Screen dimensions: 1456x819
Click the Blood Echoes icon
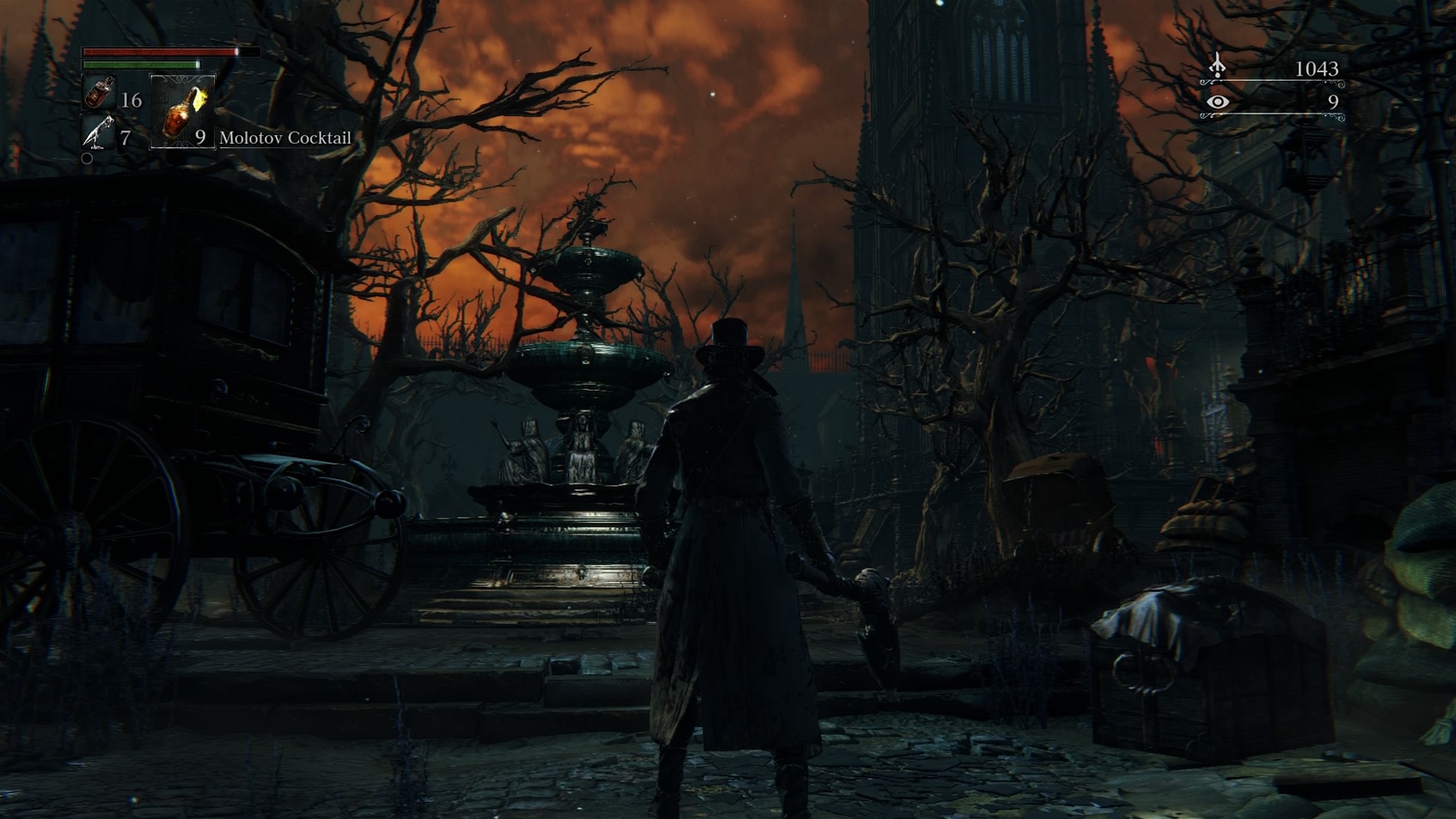tap(1218, 66)
